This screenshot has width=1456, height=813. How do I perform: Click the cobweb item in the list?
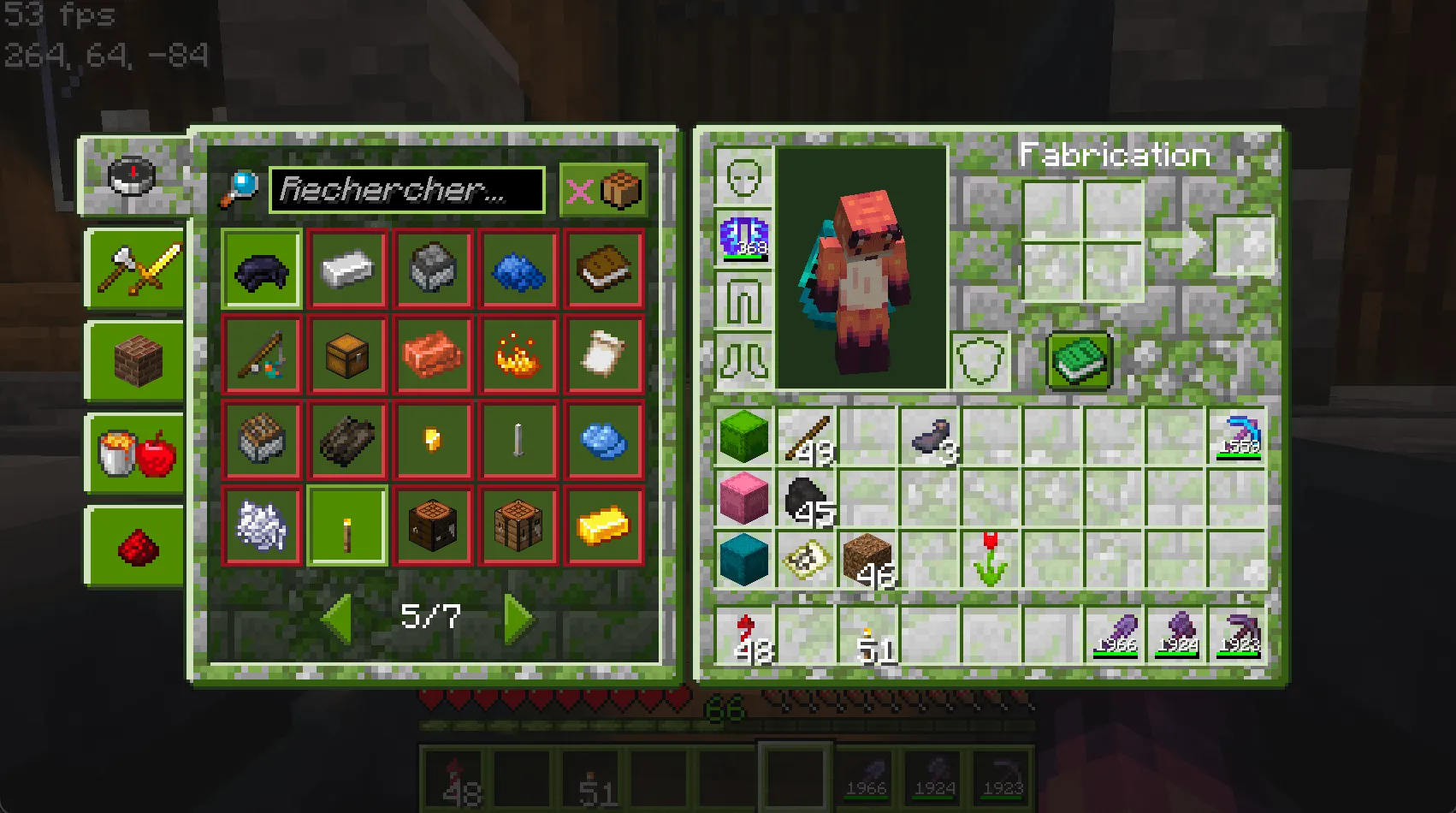tap(261, 525)
